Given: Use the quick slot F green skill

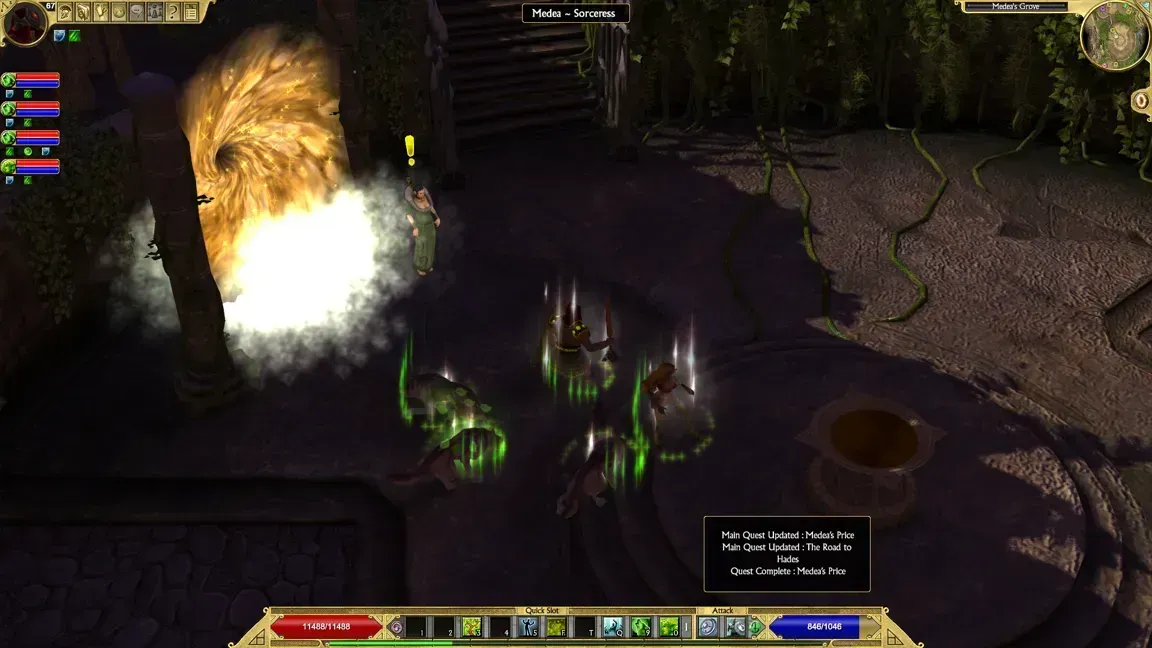Looking at the screenshot, I should pyautogui.click(x=557, y=627).
